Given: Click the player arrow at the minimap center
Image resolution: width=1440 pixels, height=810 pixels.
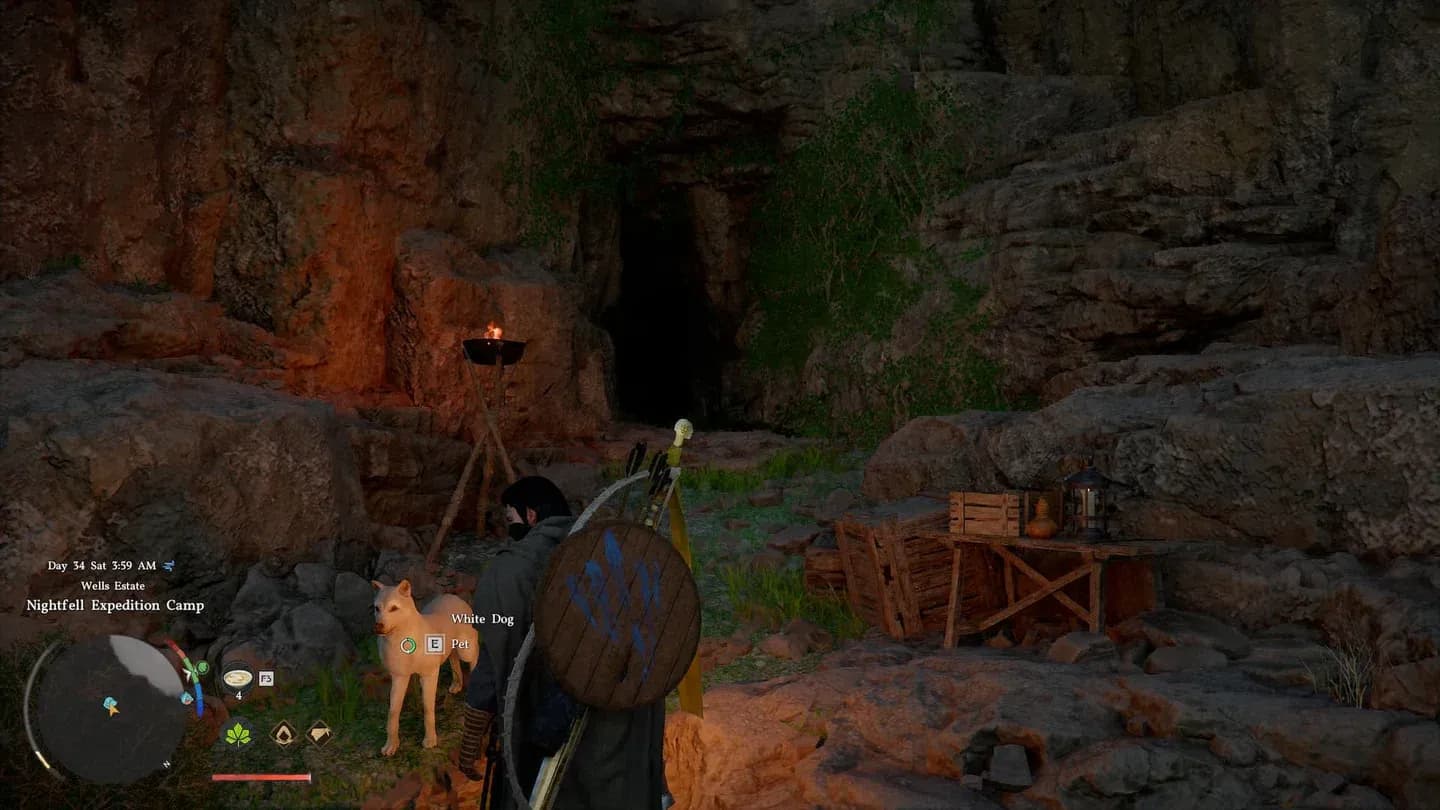Looking at the screenshot, I should pyautogui.click(x=113, y=711).
